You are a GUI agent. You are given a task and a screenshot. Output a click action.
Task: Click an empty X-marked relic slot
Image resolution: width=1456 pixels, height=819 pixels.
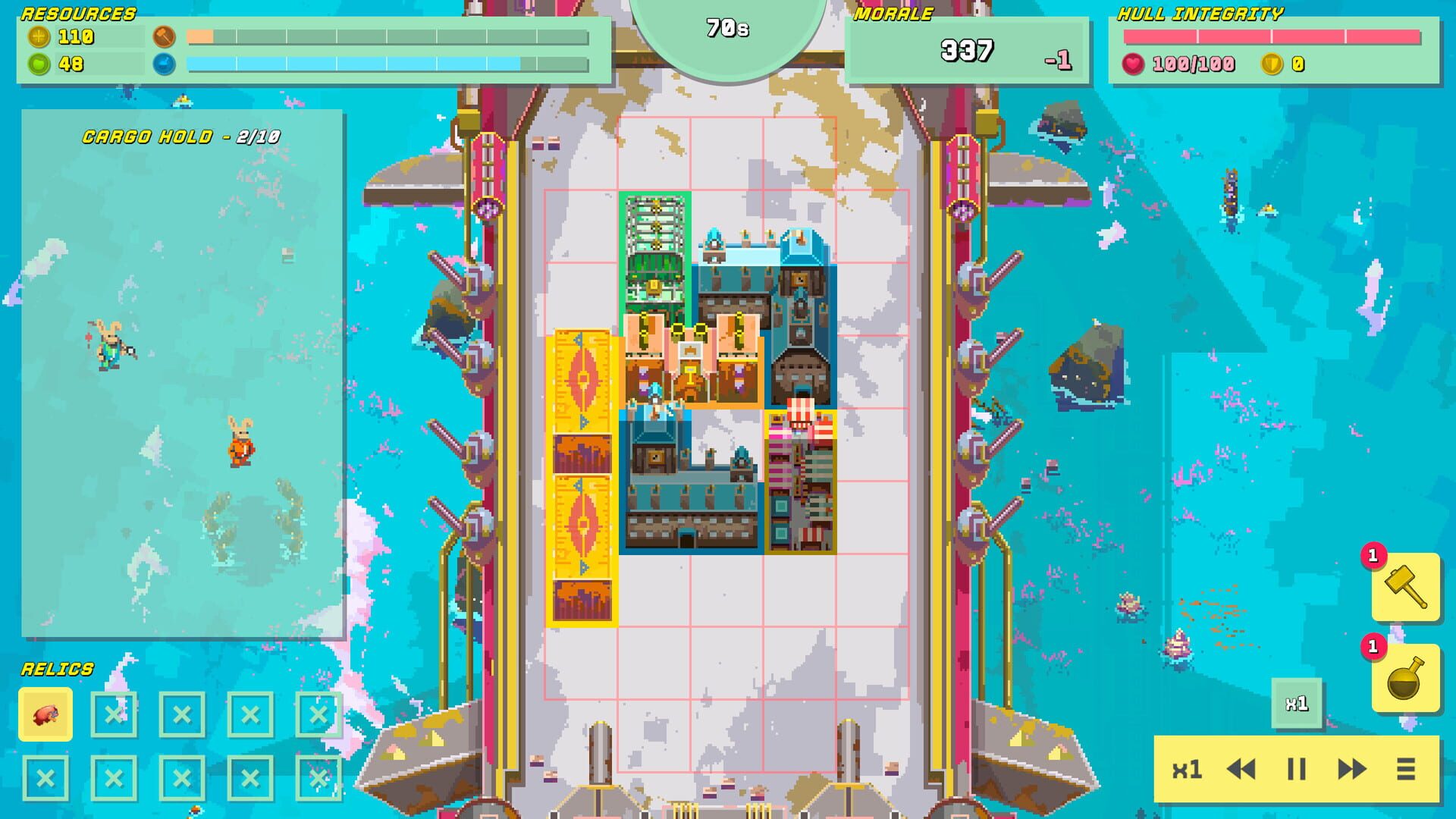(x=113, y=716)
